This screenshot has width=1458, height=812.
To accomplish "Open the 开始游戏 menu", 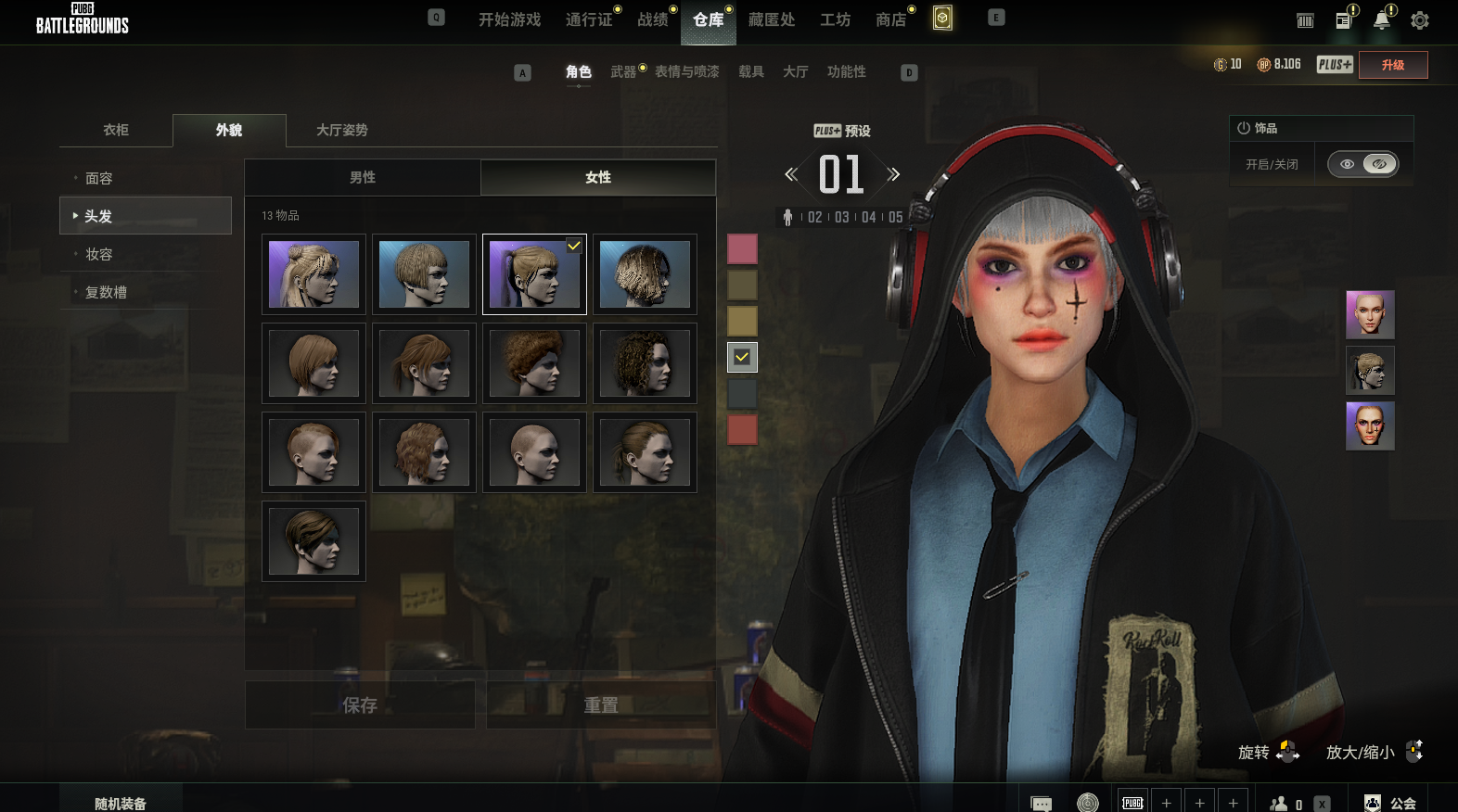I will coord(509,19).
